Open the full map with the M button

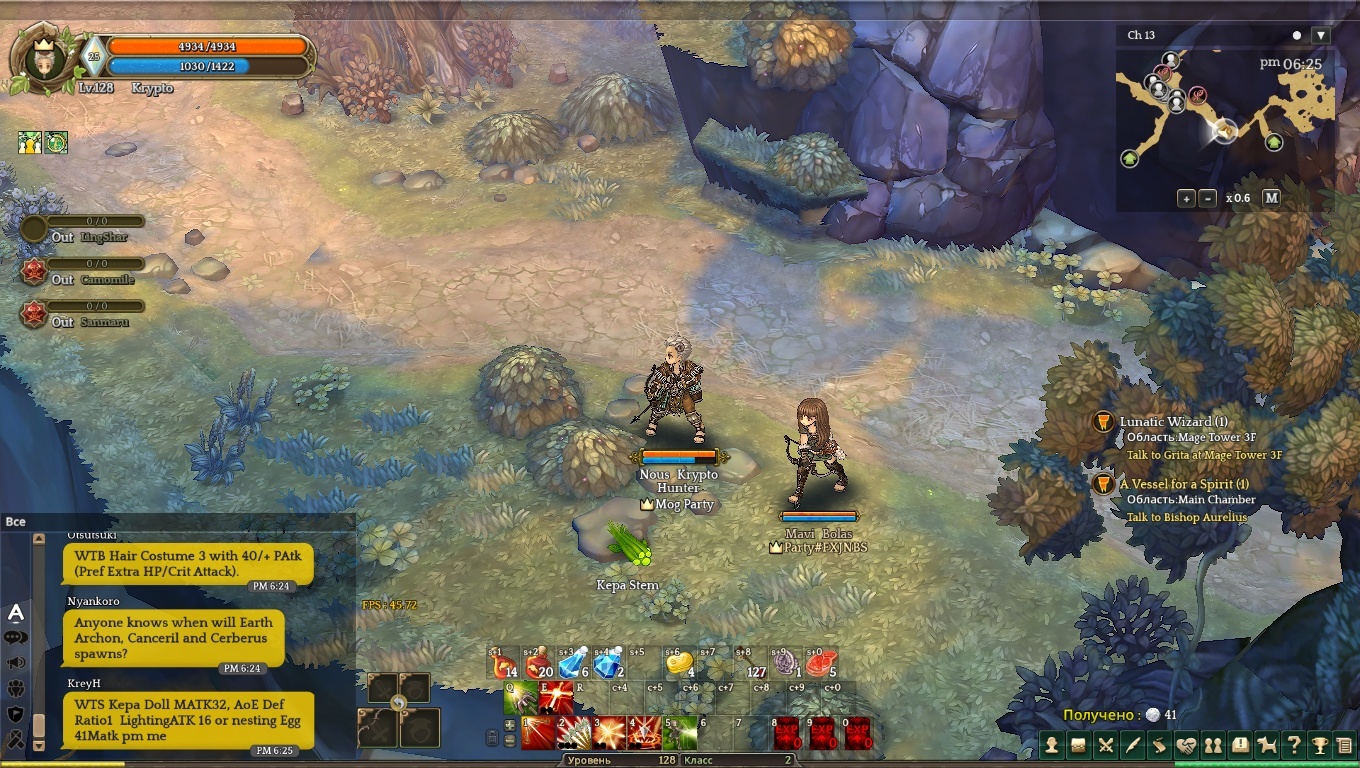tap(1271, 198)
